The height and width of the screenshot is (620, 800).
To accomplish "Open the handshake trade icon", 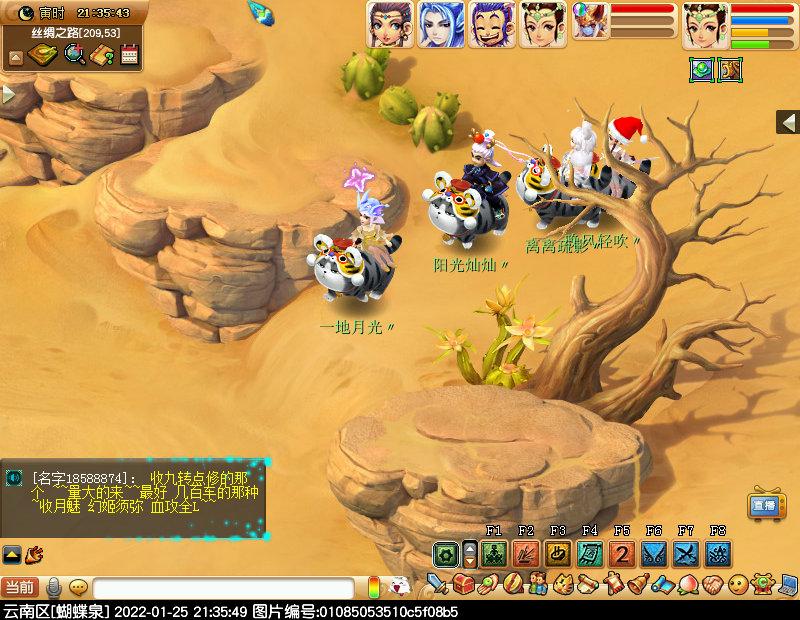I will click(x=713, y=583).
